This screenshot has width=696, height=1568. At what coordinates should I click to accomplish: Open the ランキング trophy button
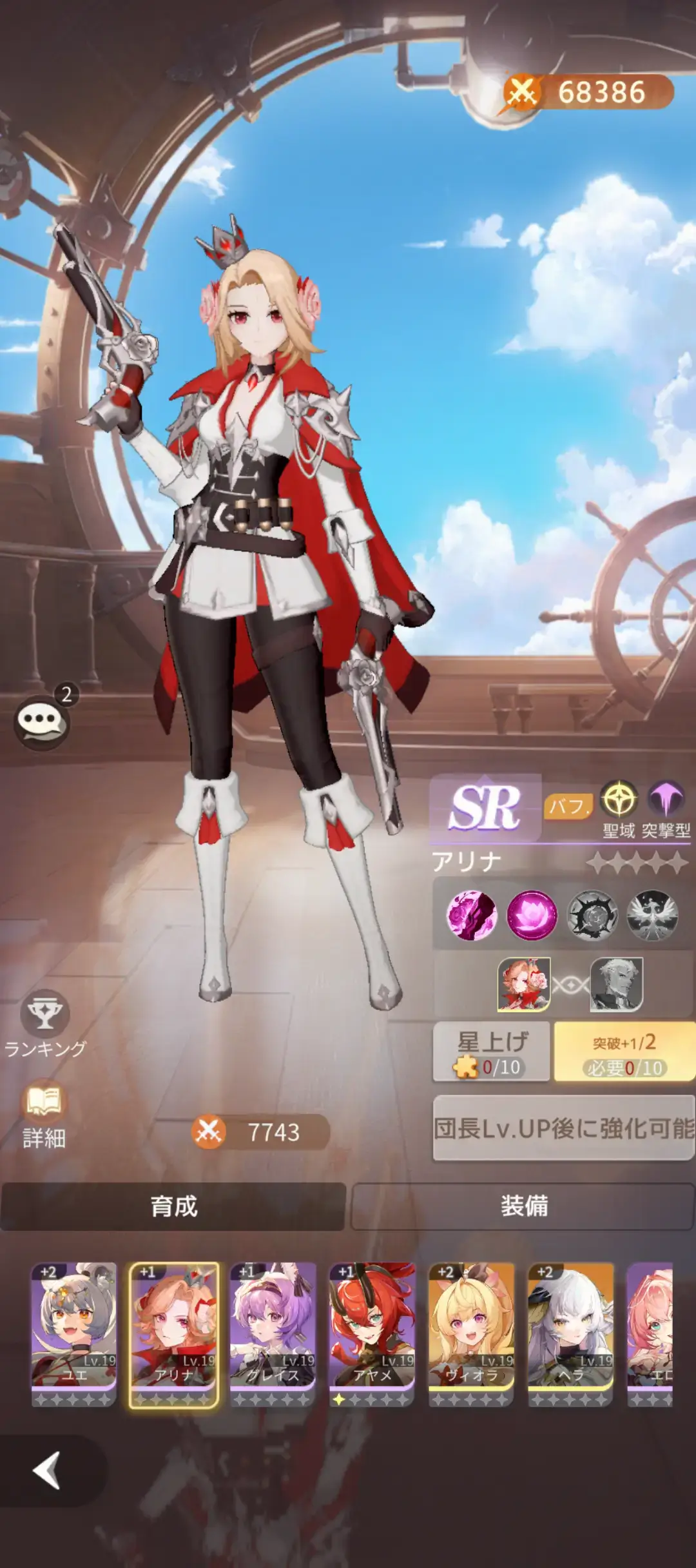point(44,1014)
